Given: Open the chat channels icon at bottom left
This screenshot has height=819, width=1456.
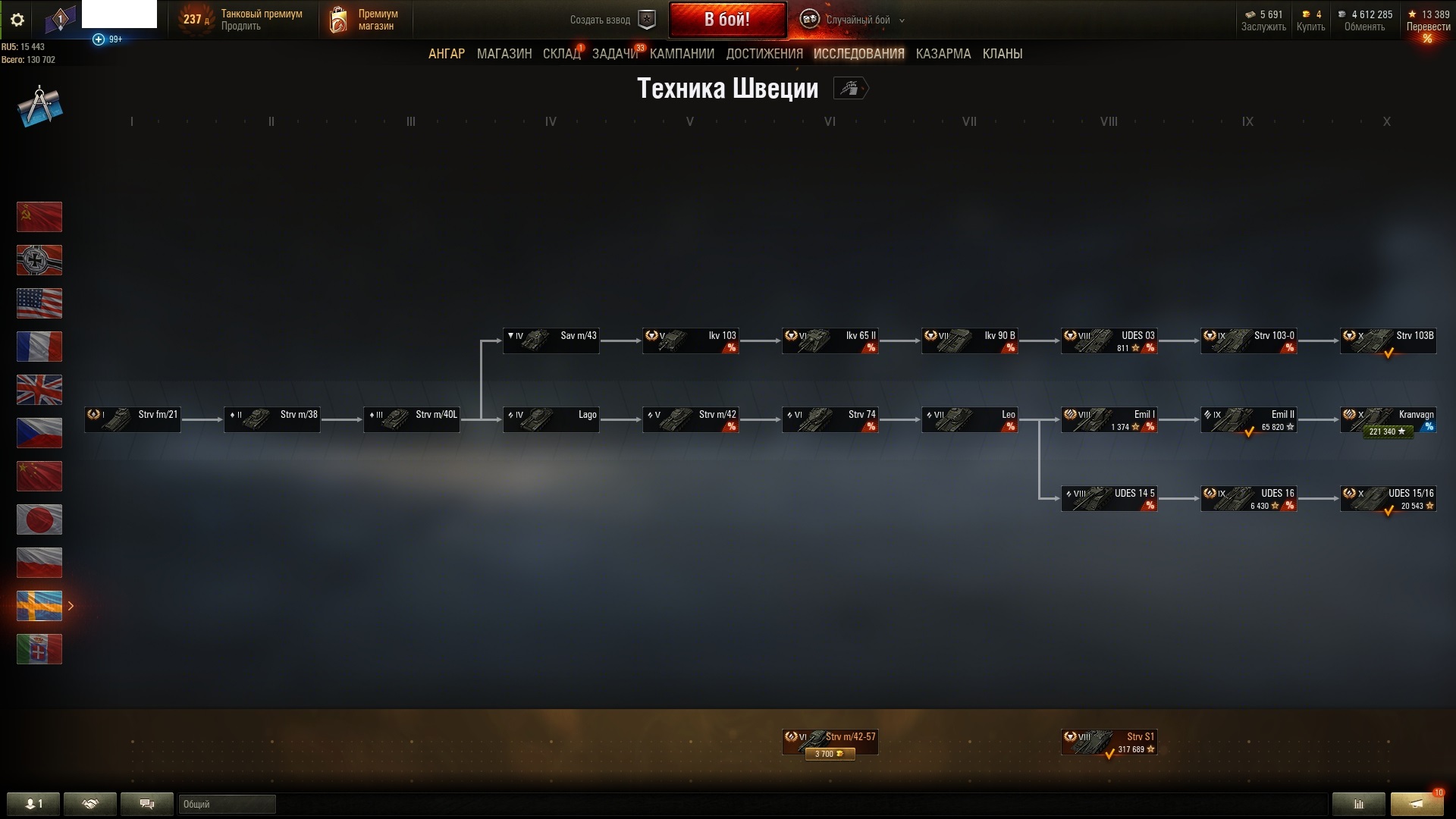Looking at the screenshot, I should [146, 804].
